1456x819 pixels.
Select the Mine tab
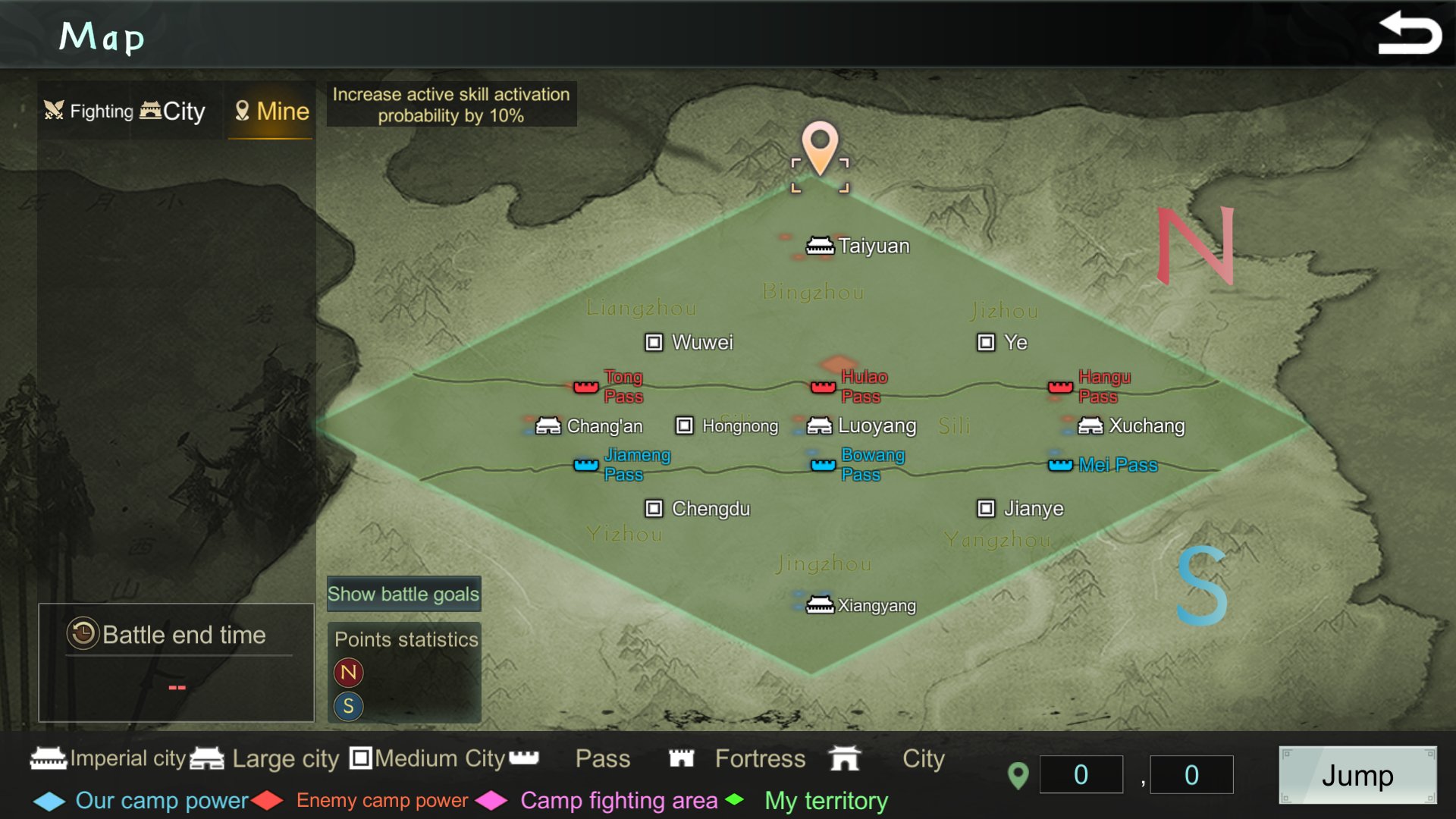271,111
